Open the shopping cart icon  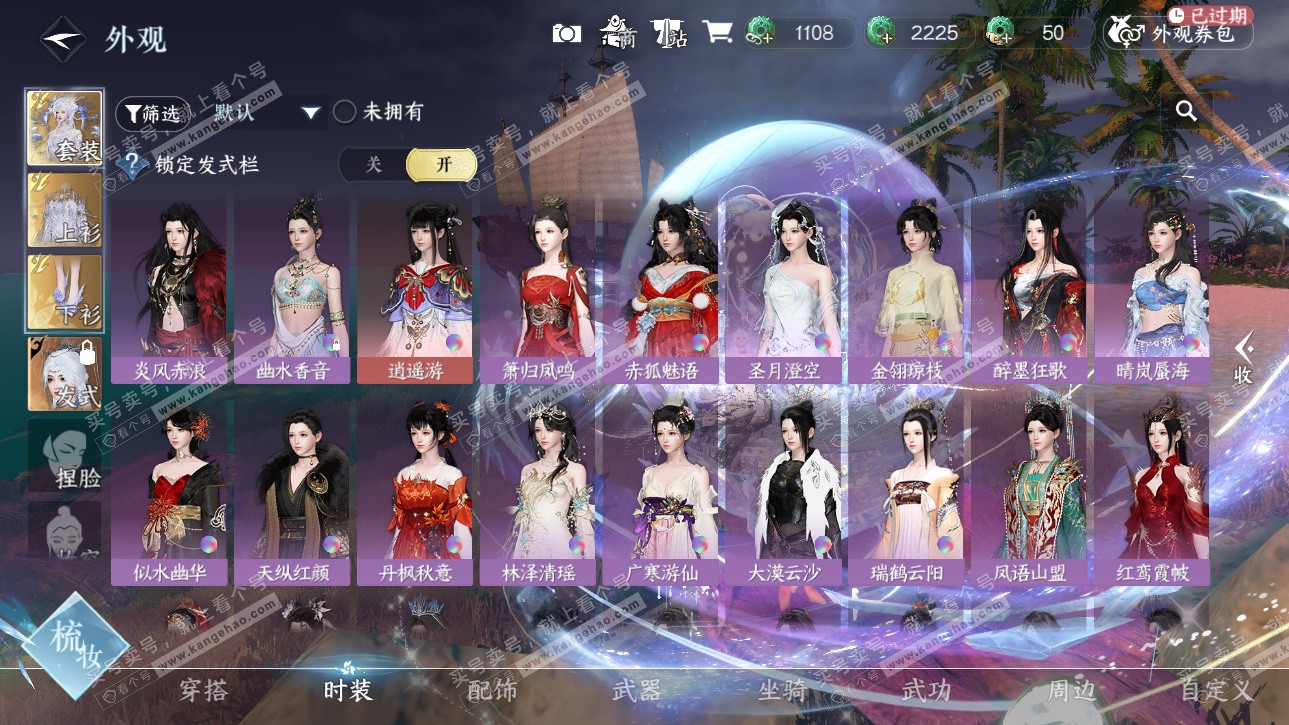click(x=717, y=32)
